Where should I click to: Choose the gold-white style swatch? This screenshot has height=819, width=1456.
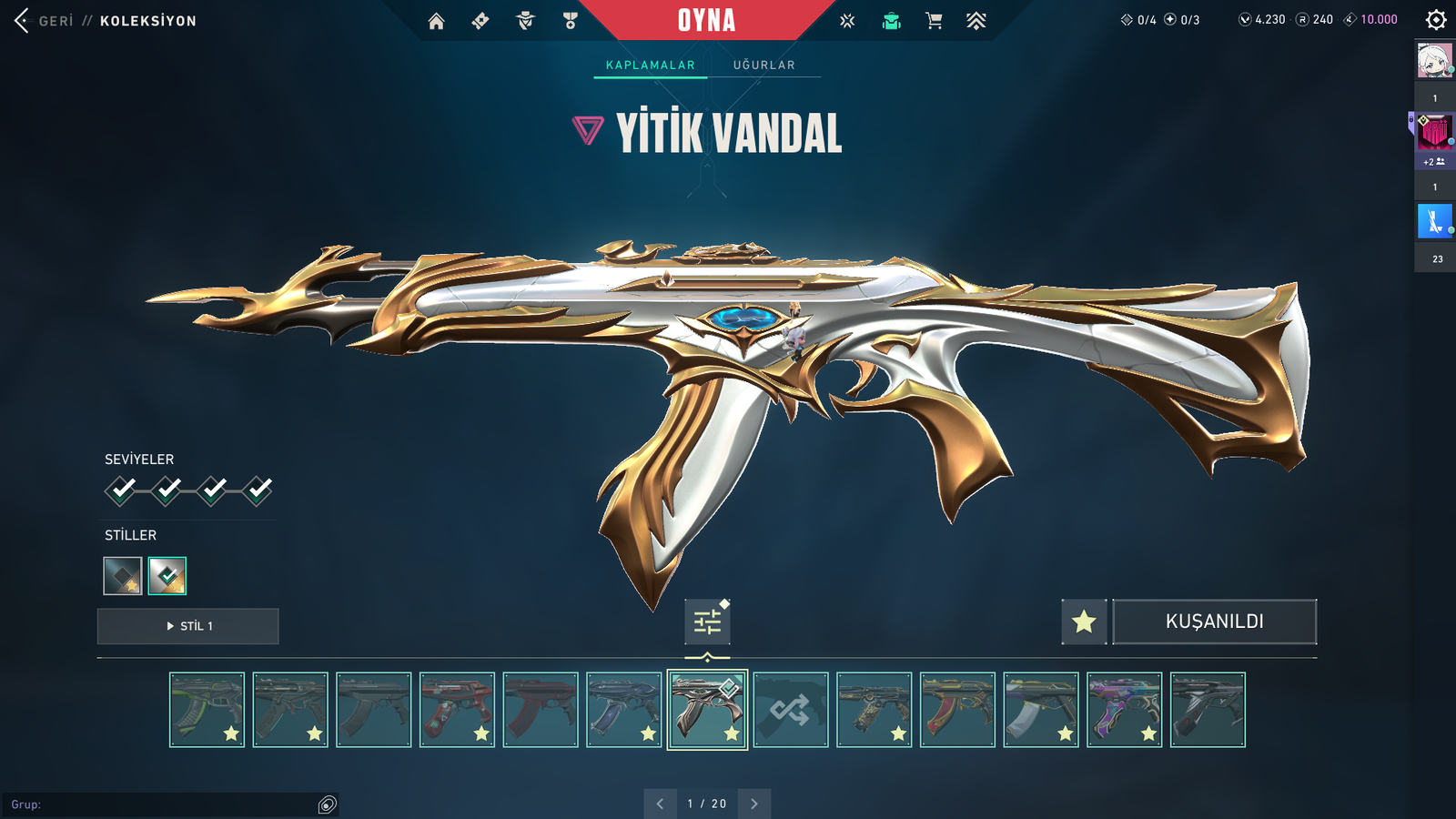(167, 576)
